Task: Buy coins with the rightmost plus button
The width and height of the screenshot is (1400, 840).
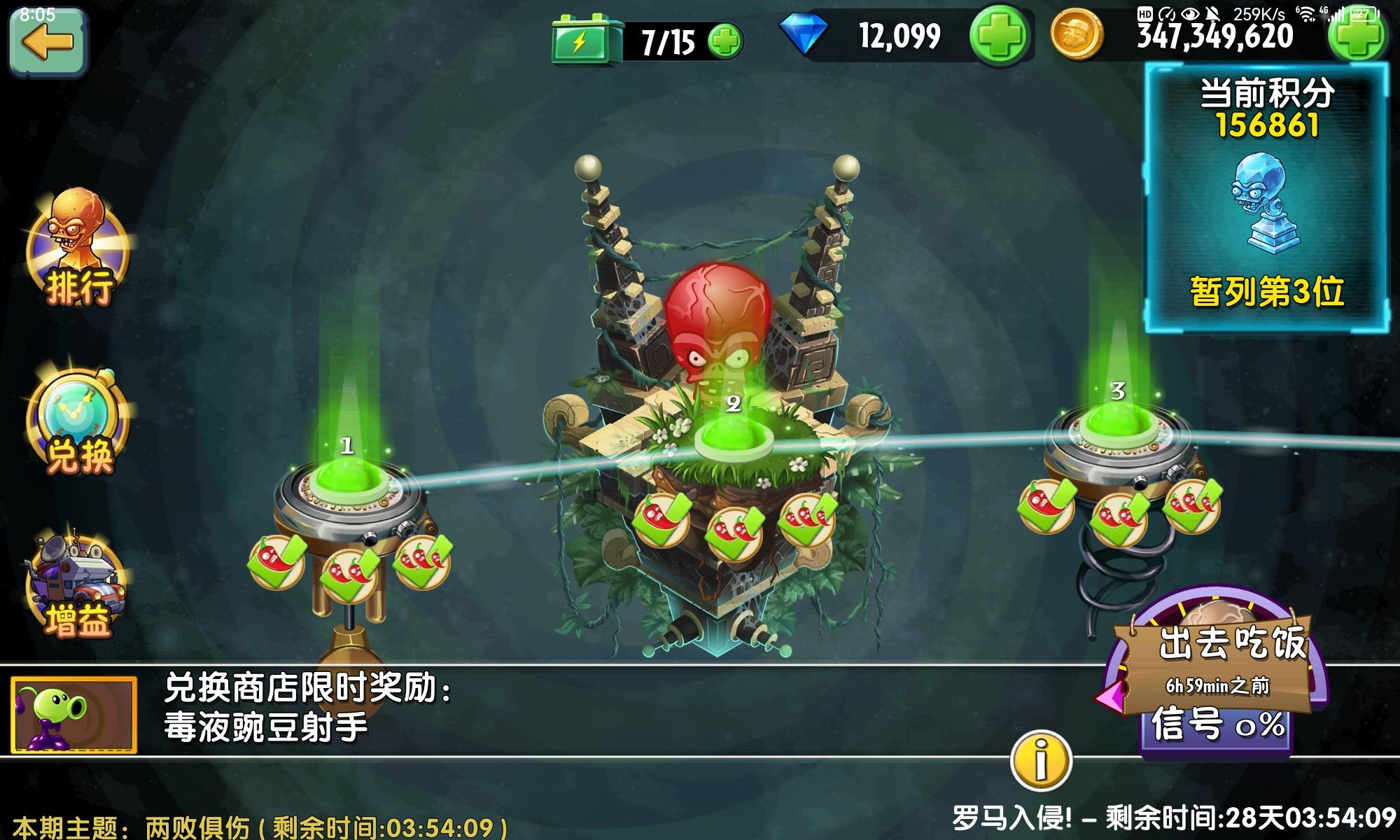Action: click(x=1361, y=40)
